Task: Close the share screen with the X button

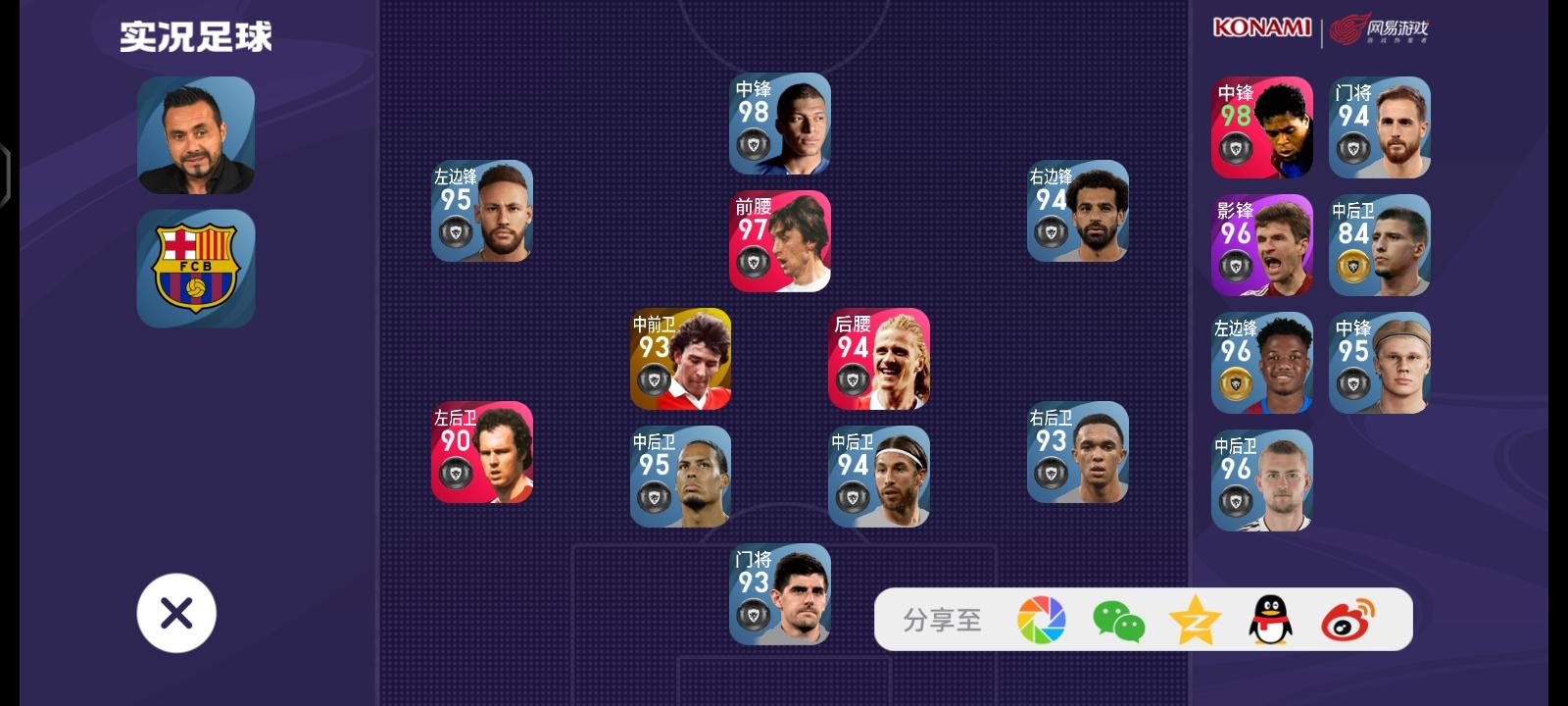Action: tap(176, 612)
